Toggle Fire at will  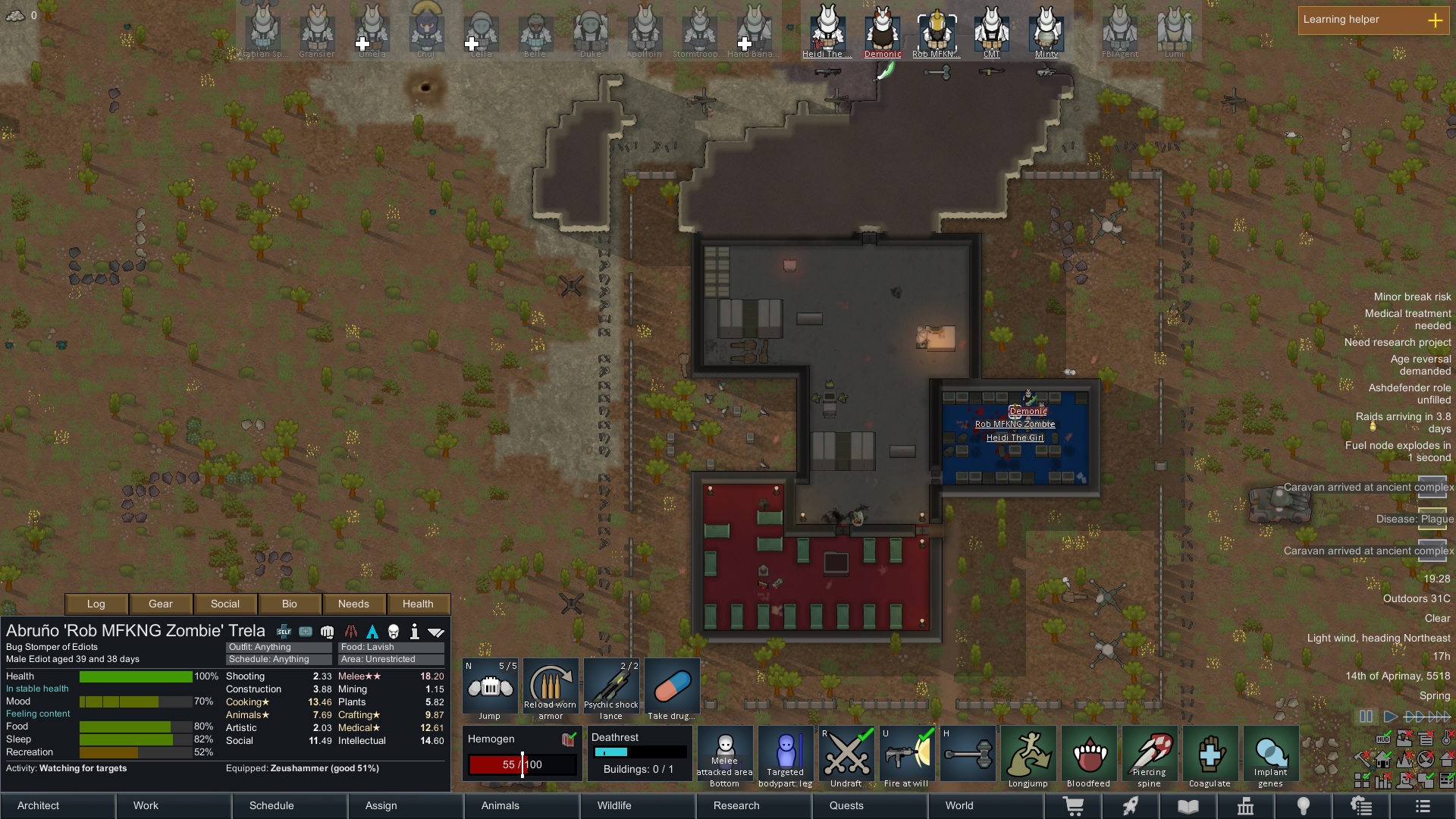click(x=907, y=755)
